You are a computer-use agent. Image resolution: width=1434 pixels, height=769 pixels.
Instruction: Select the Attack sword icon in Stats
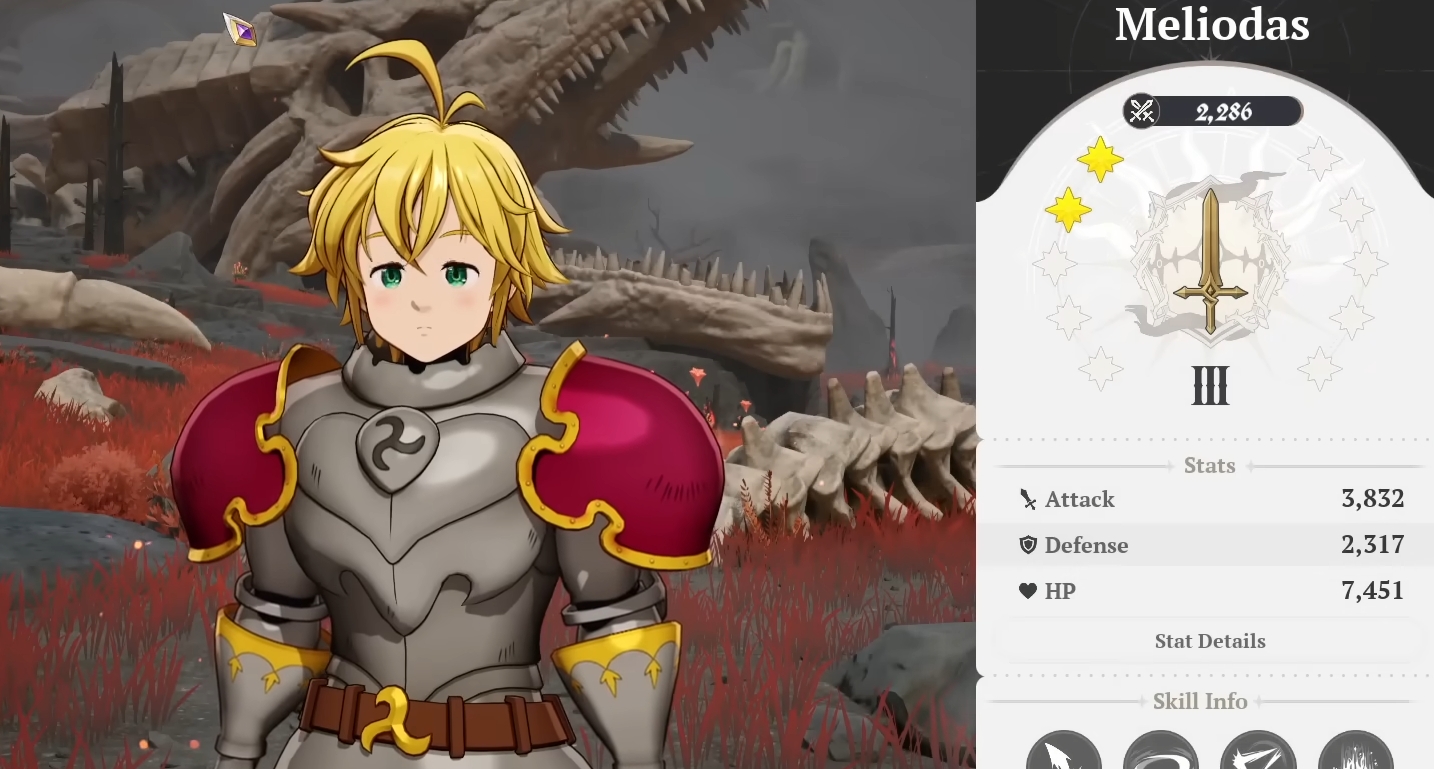point(1026,498)
